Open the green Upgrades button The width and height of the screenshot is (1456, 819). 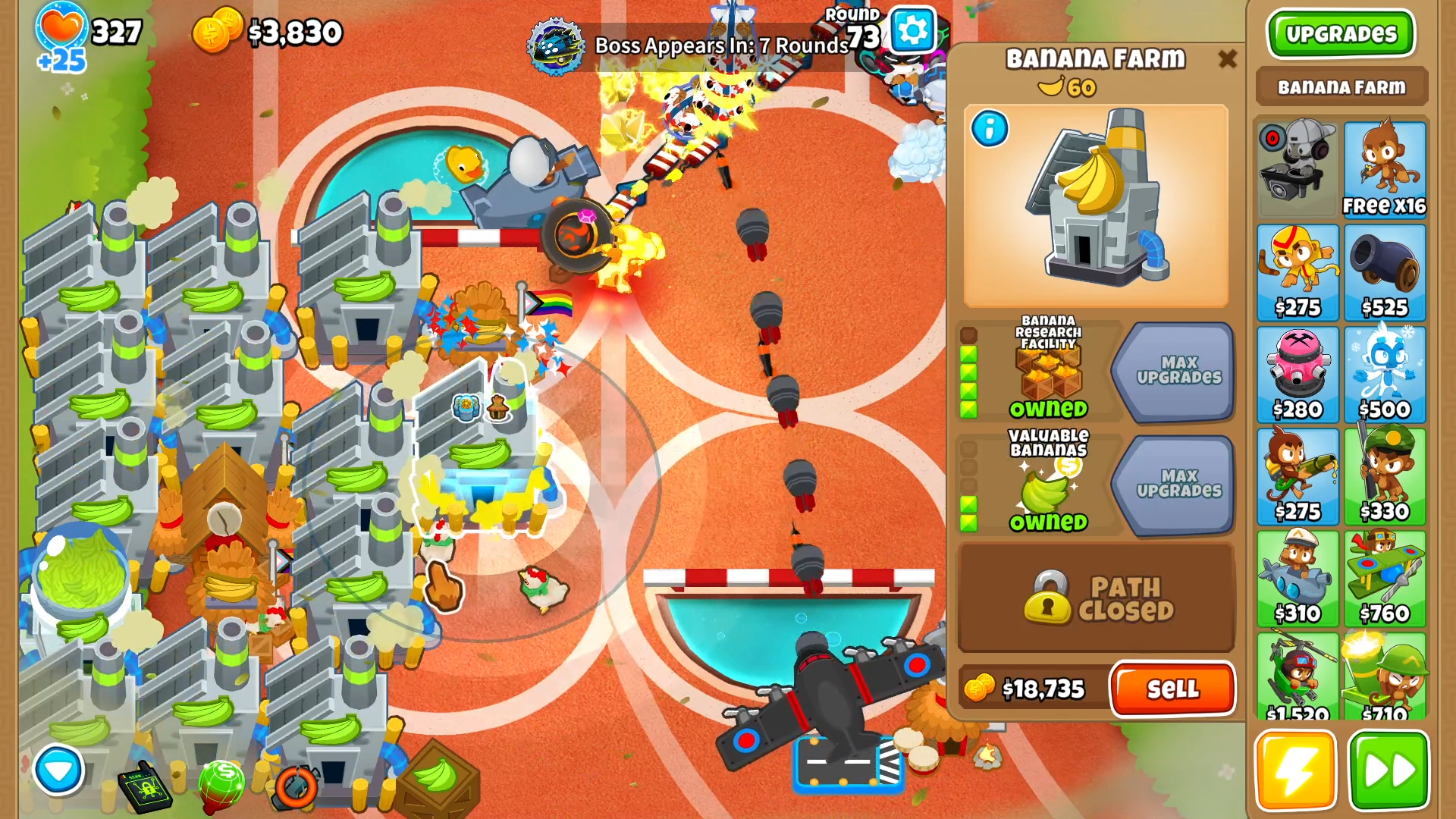click(1341, 34)
